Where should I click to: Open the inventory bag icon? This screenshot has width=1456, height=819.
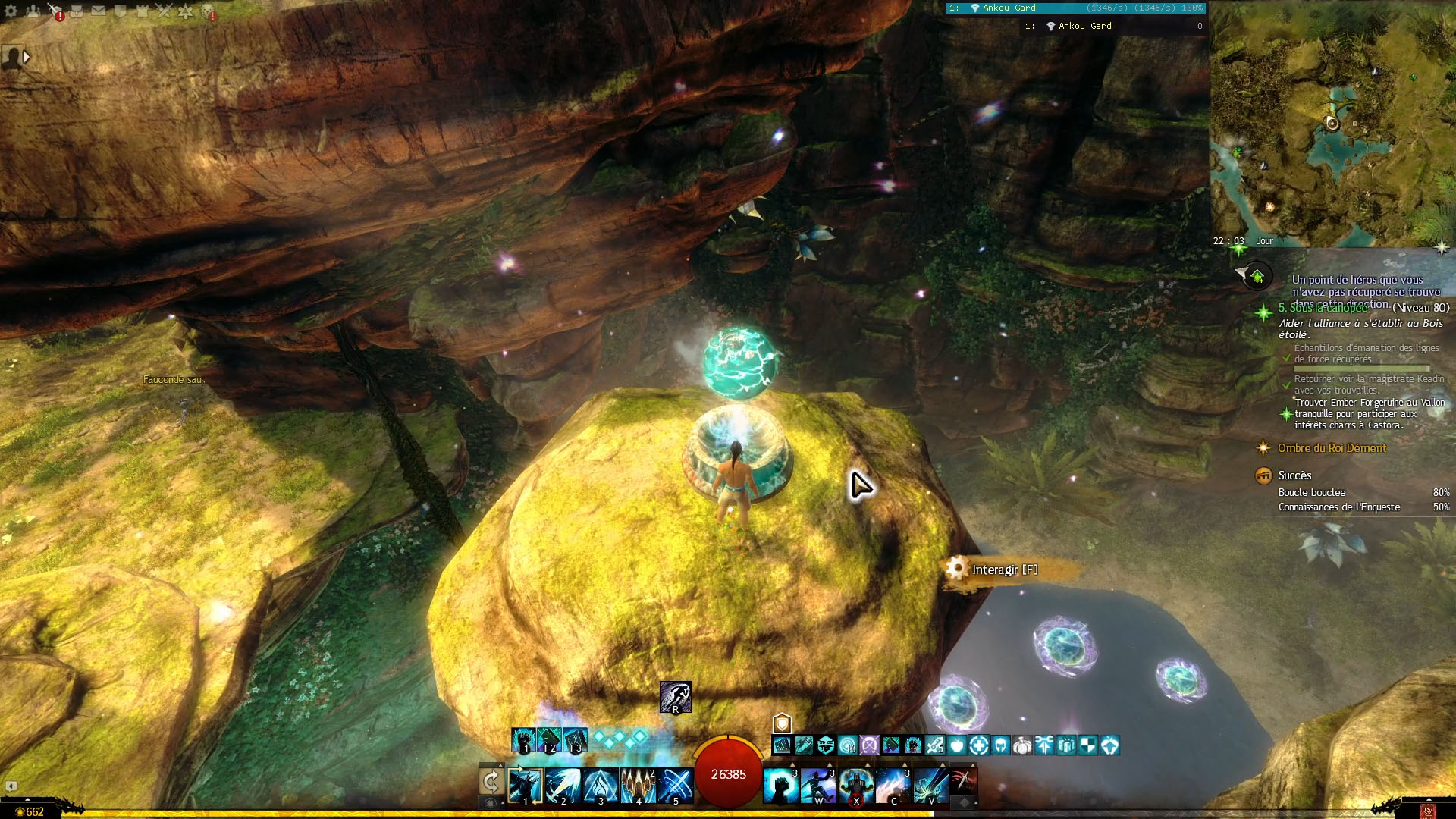[x=77, y=11]
